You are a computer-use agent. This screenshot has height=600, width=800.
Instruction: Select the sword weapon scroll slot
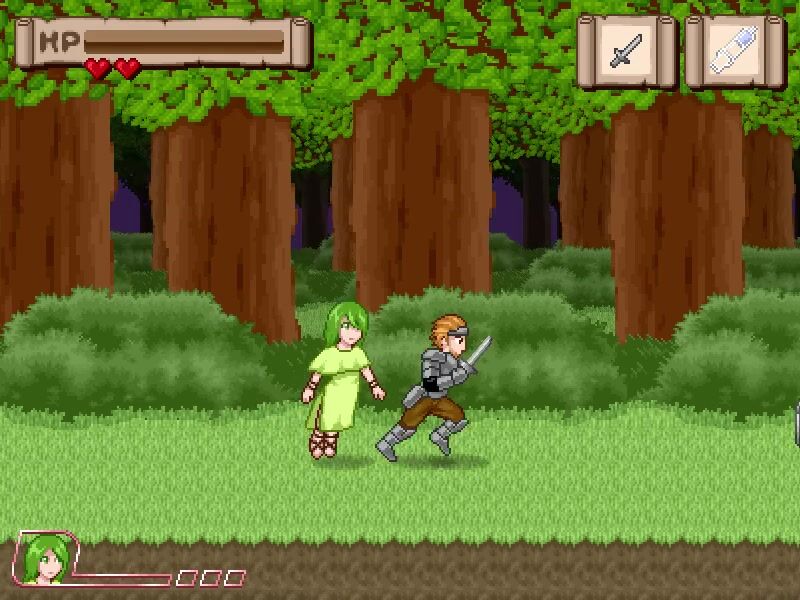627,50
